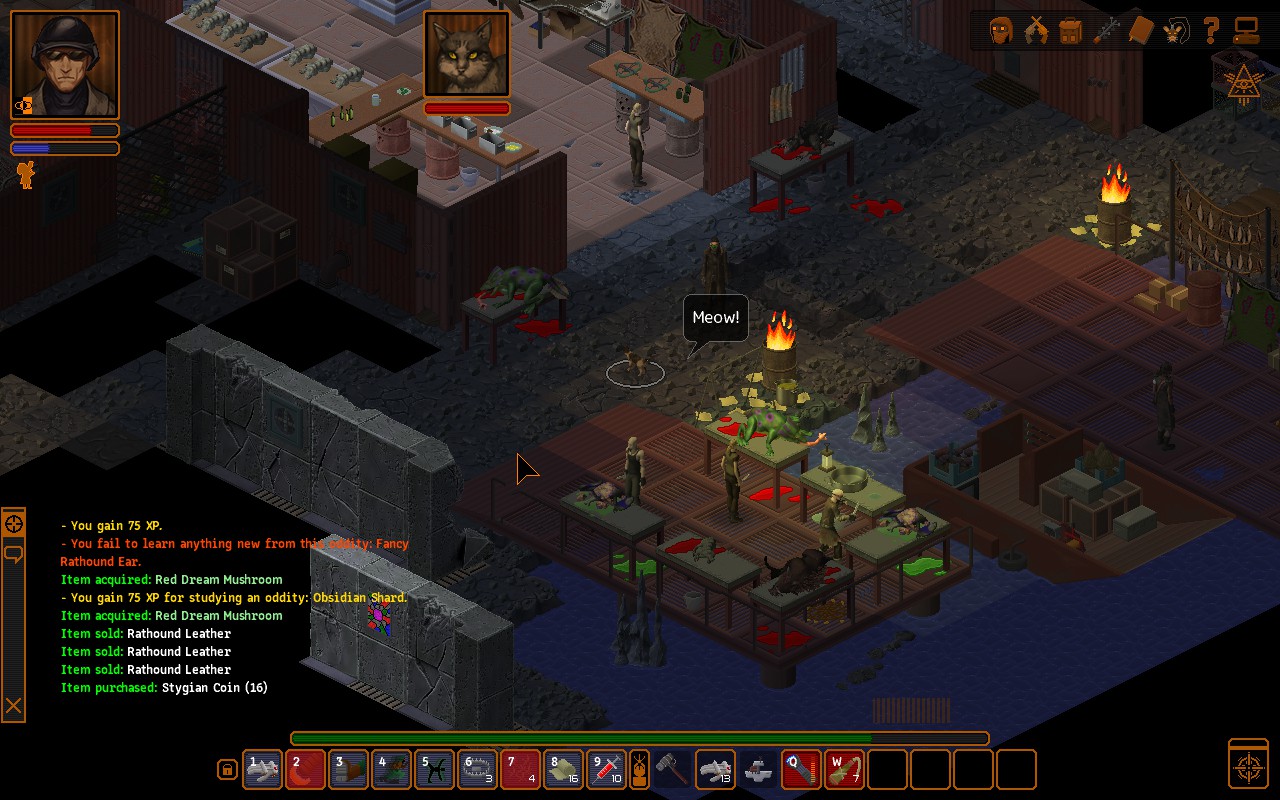This screenshot has height=800, width=1280.
Task: Select the player character portrait
Action: pos(65,65)
